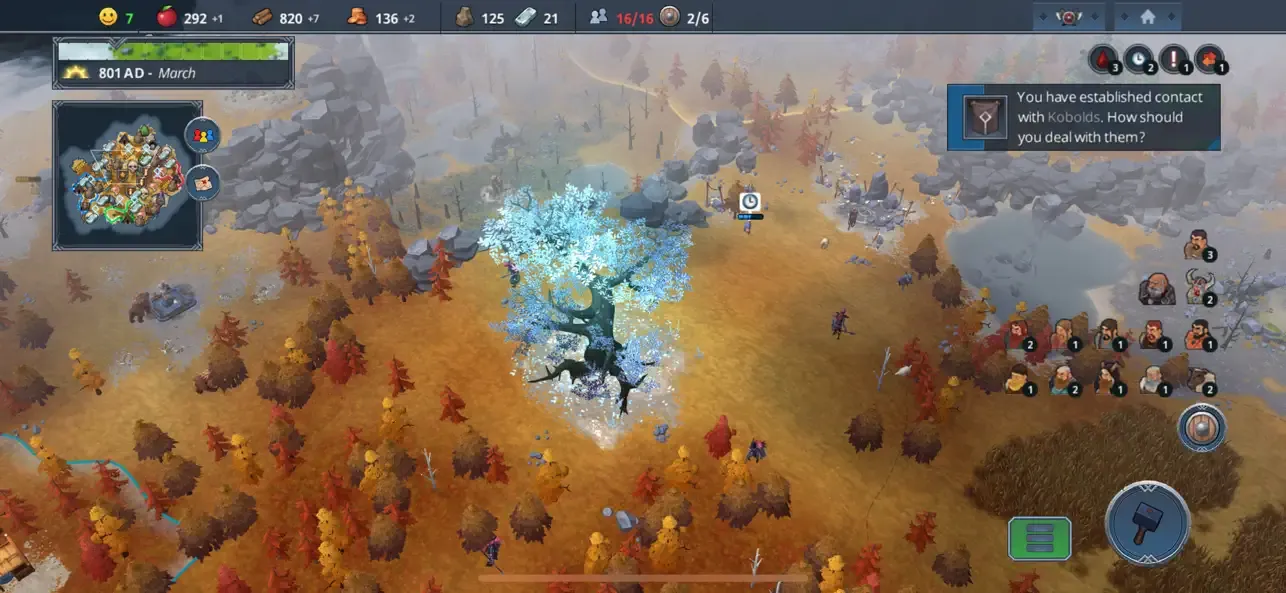Open the build menu hammer button
Screen dimensions: 1286x593
[1147, 524]
